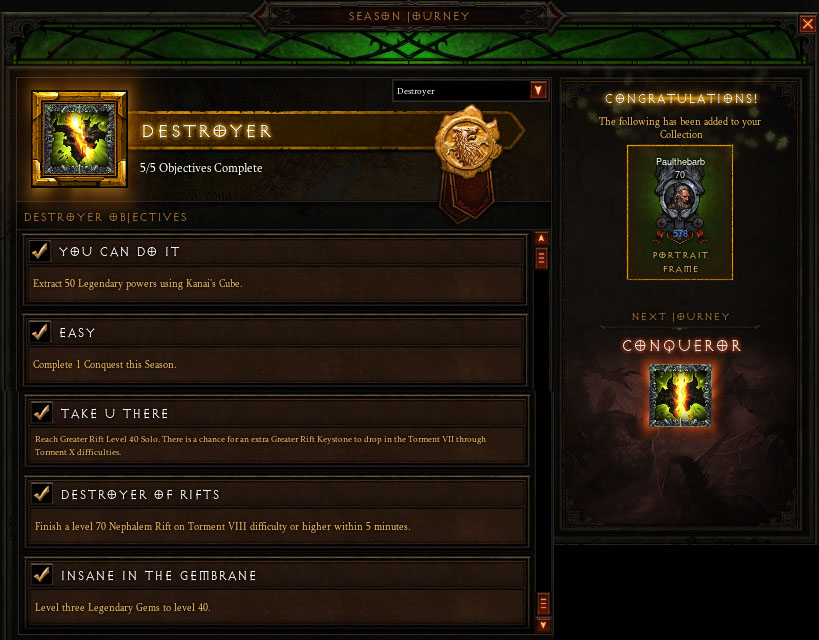Image resolution: width=819 pixels, height=640 pixels.
Task: Click the Destroyer chapter emblem icon
Action: tap(79, 139)
